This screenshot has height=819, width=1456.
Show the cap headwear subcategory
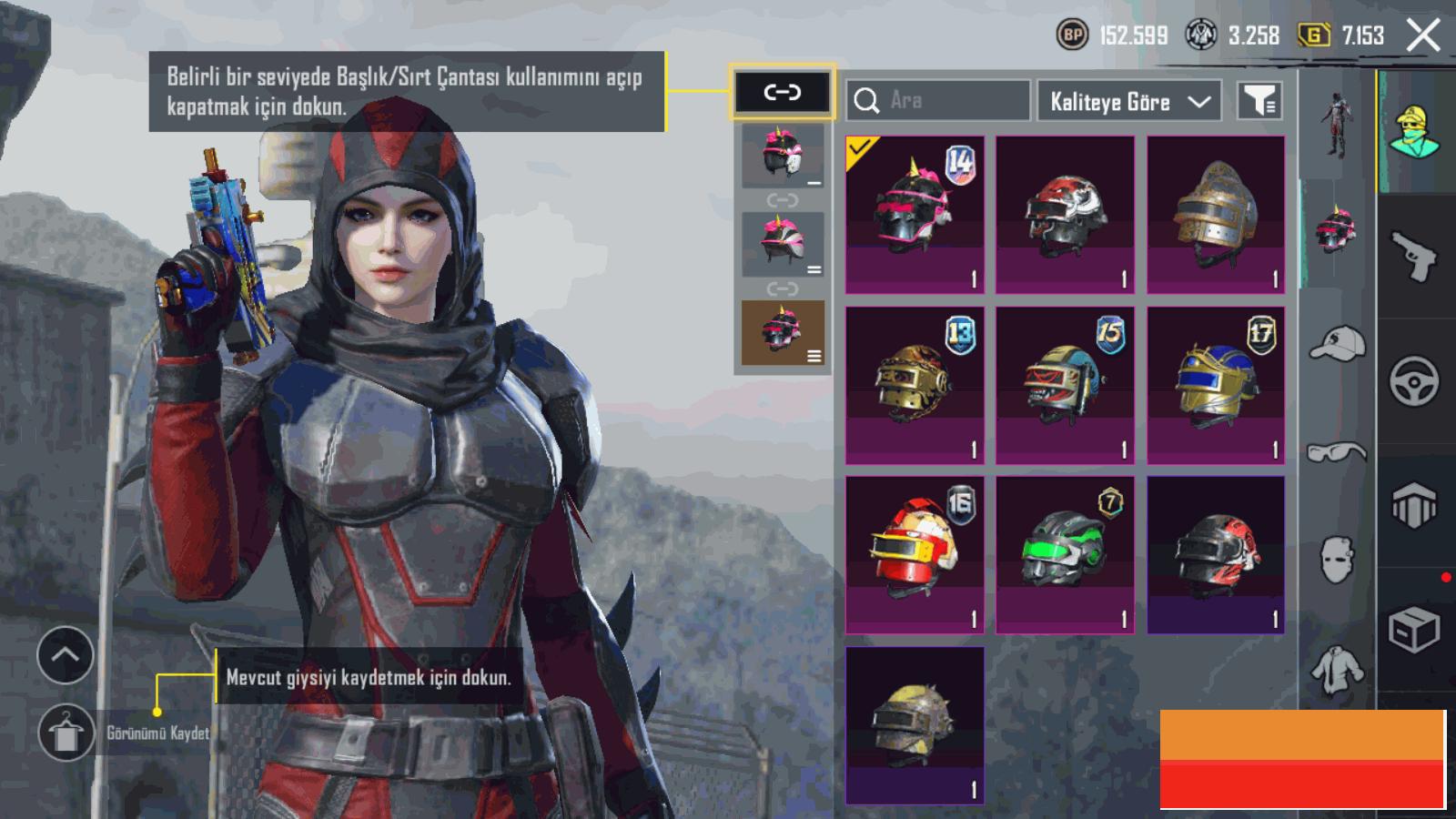click(1337, 344)
